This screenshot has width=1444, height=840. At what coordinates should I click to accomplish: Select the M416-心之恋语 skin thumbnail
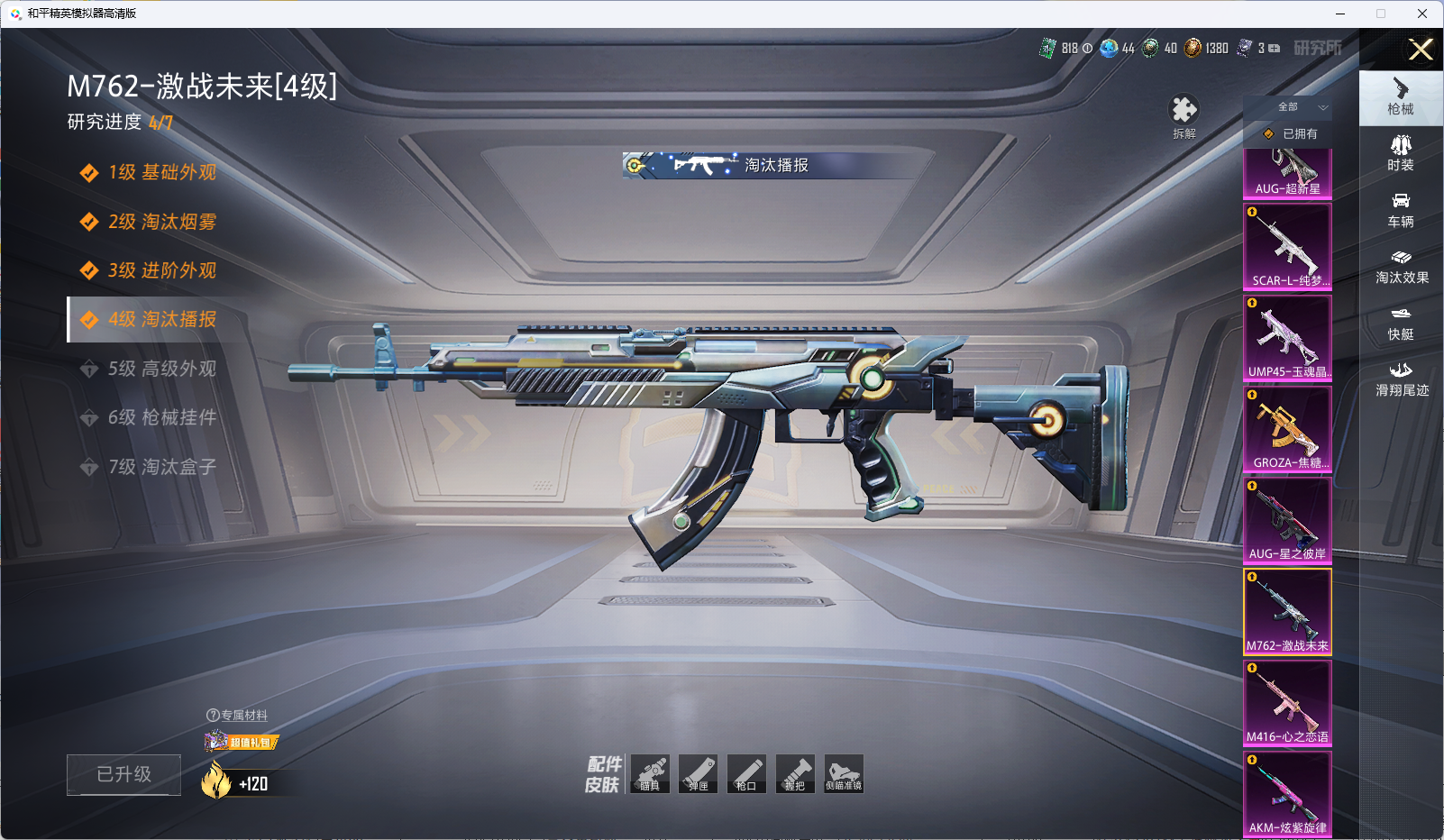tap(1287, 702)
